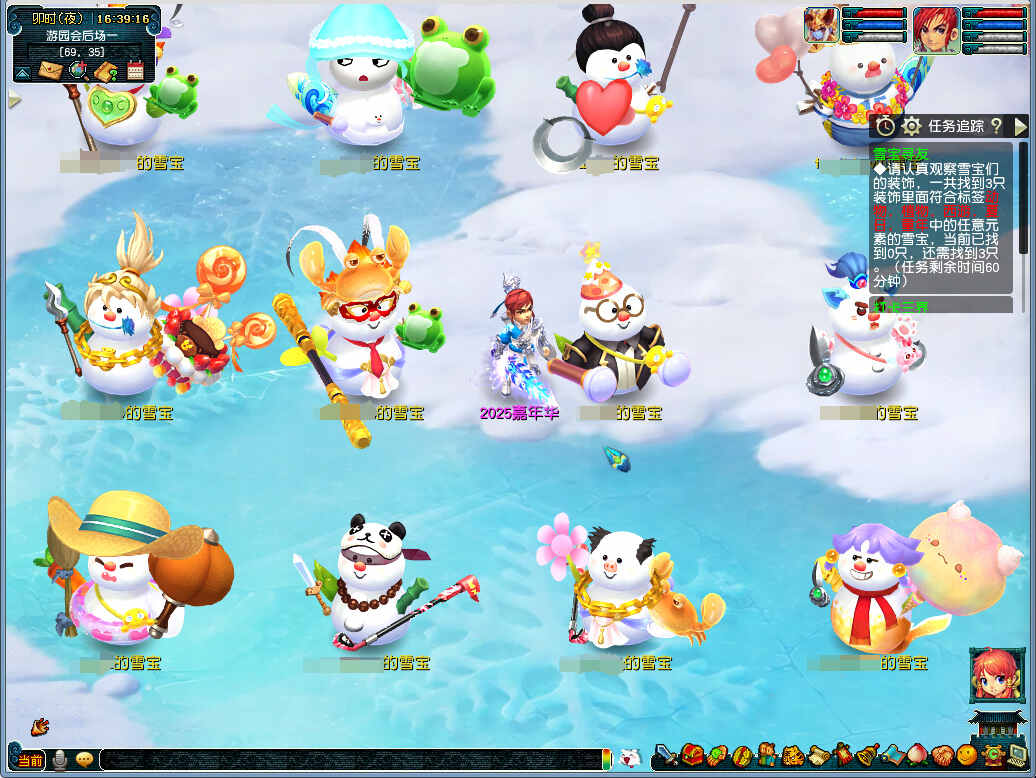Open the help book with question mark
The image size is (1036, 778).
point(106,70)
